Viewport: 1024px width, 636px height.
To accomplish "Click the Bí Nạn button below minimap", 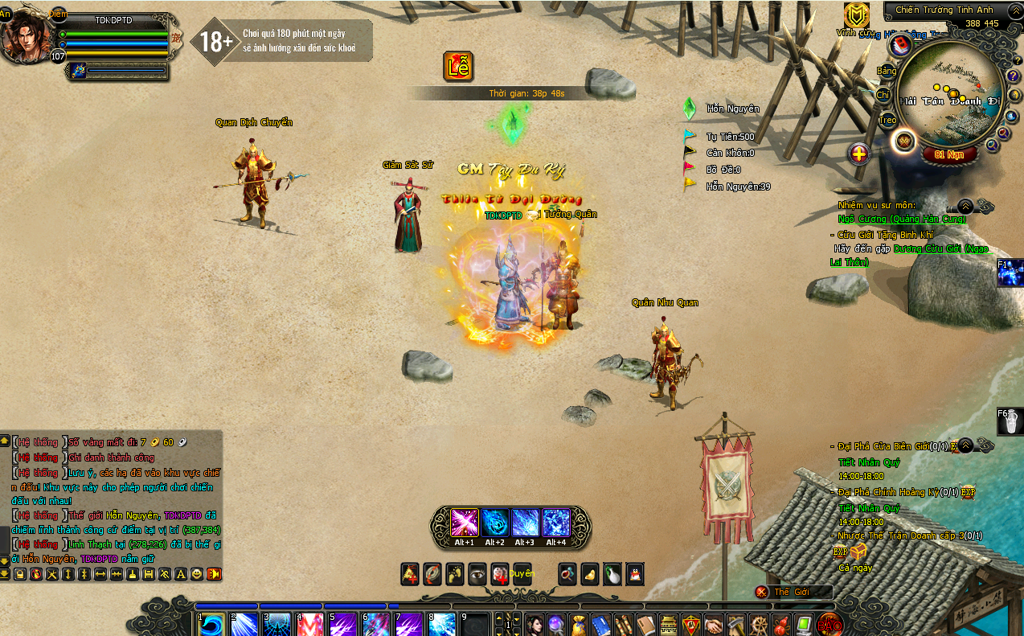I will [x=948, y=155].
